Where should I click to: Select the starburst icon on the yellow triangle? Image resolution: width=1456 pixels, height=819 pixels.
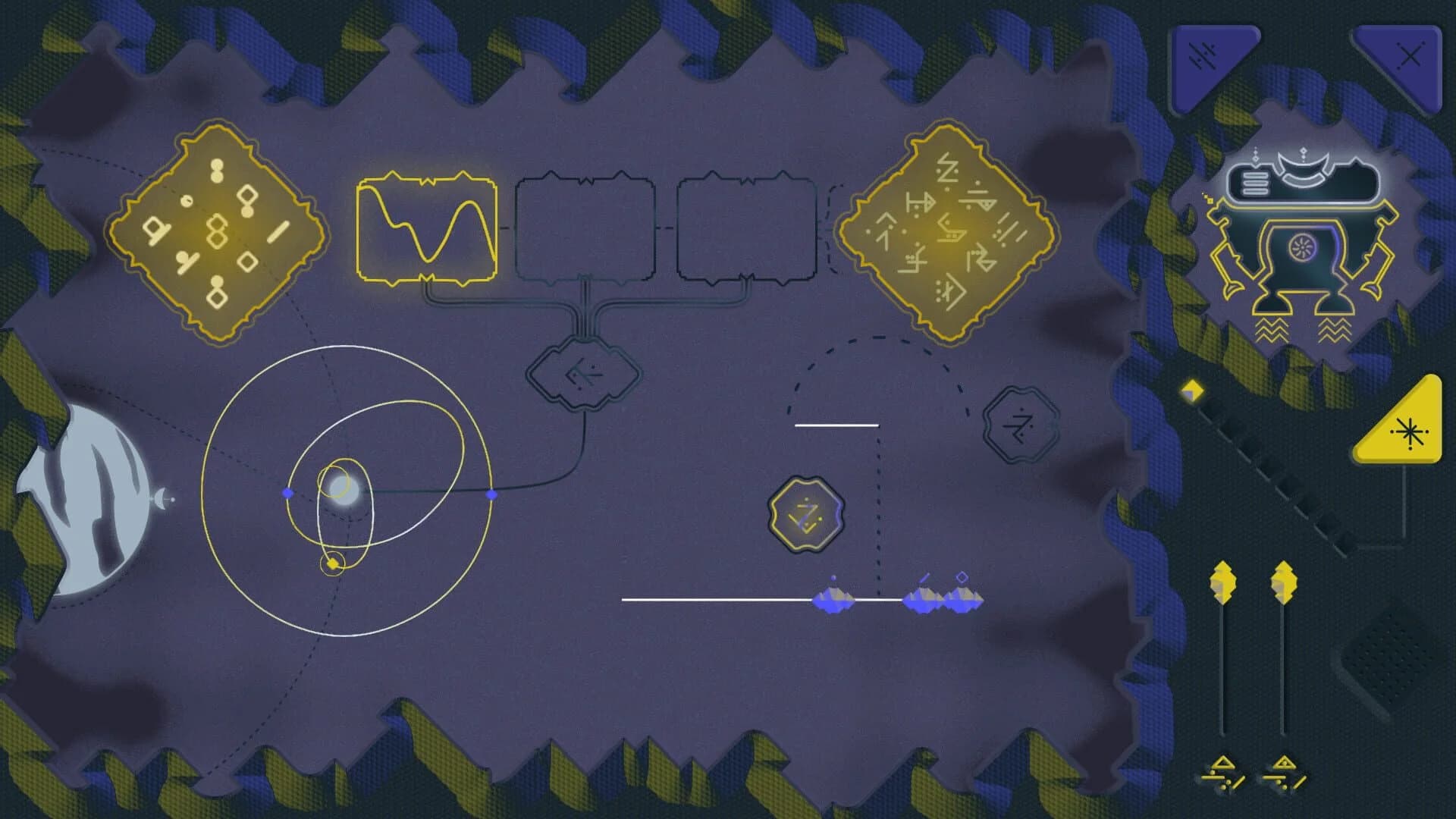[x=1409, y=432]
